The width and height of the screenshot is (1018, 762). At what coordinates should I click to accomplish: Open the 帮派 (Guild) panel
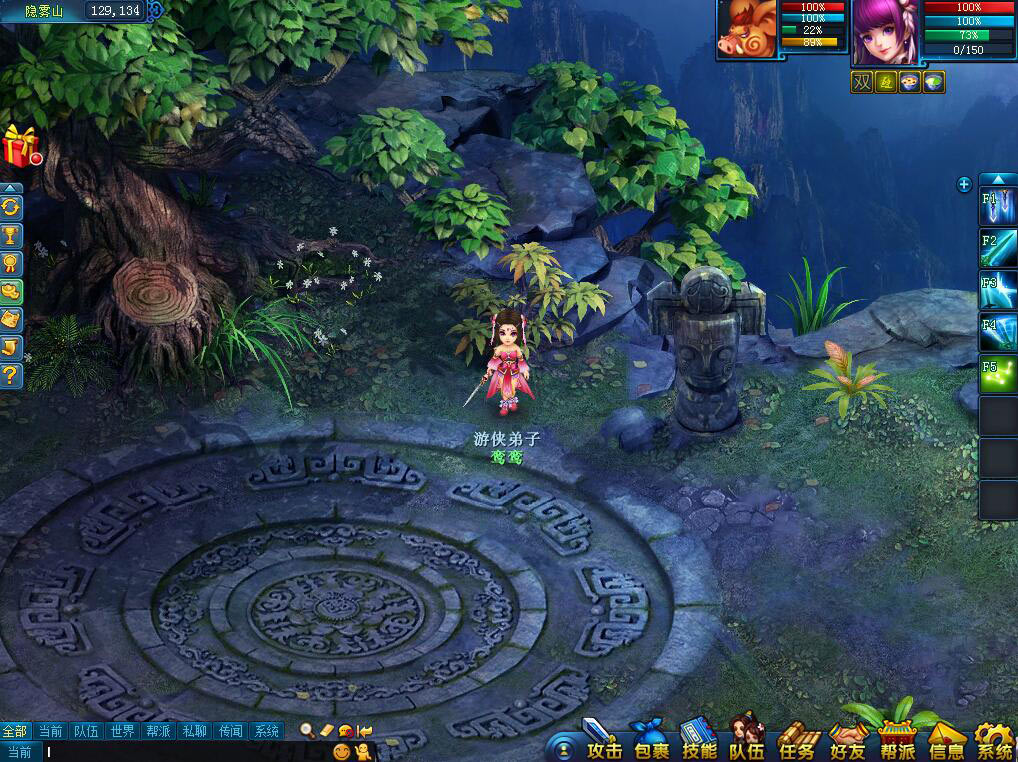point(897,742)
